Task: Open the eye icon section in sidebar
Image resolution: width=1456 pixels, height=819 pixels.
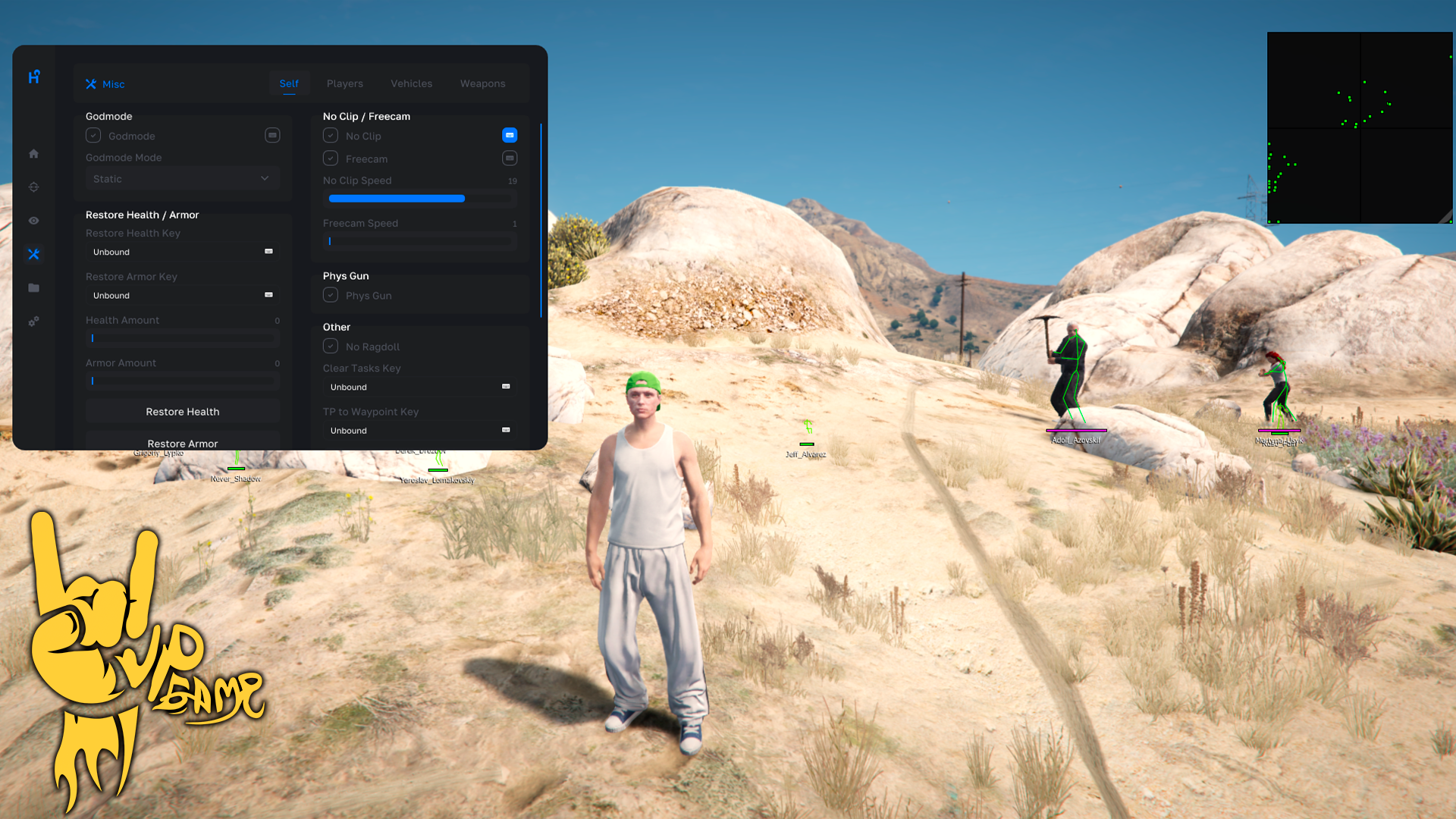Action: 34,221
